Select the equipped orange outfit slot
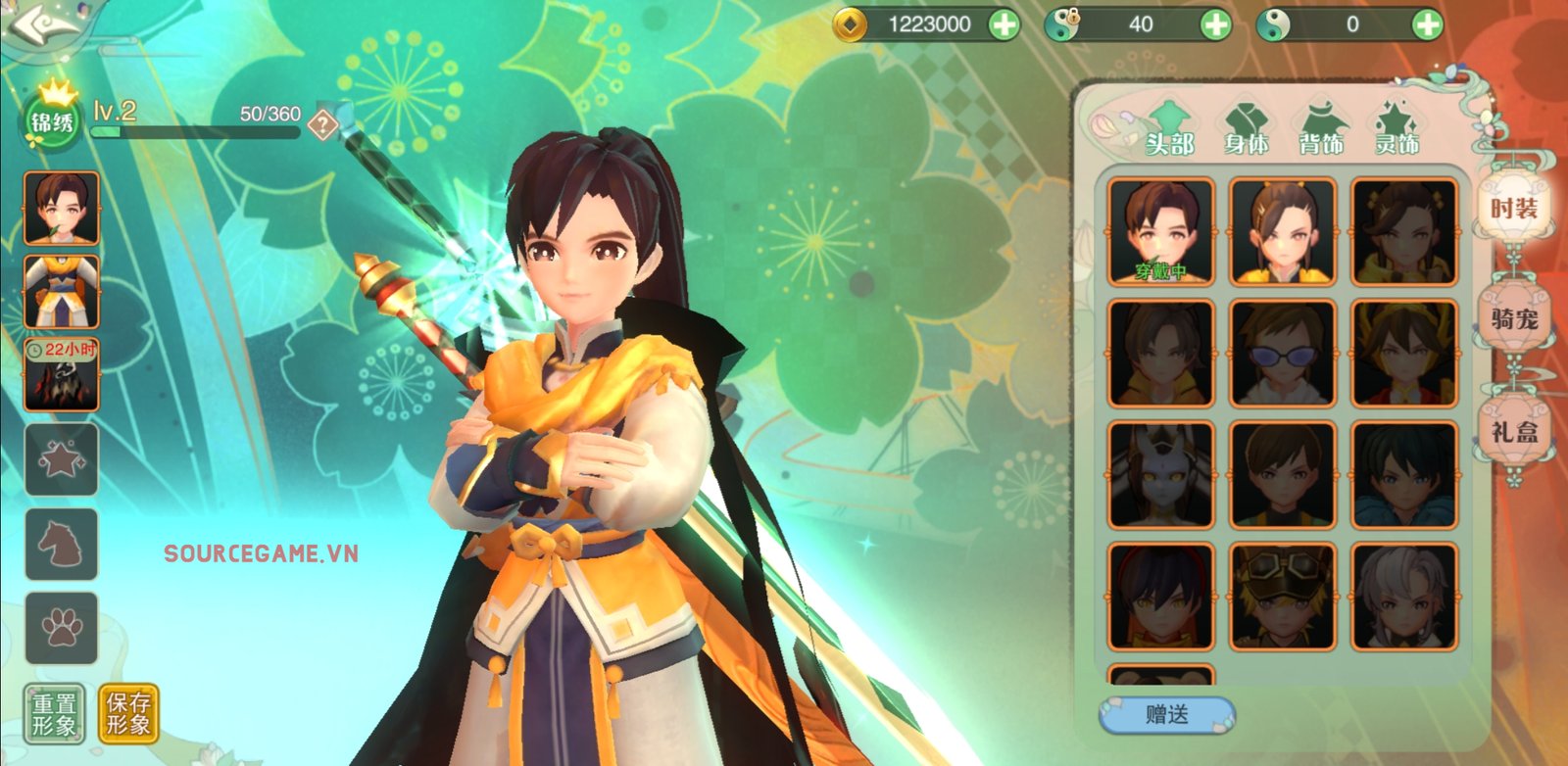Screen dimensions: 1568x766 [61, 292]
